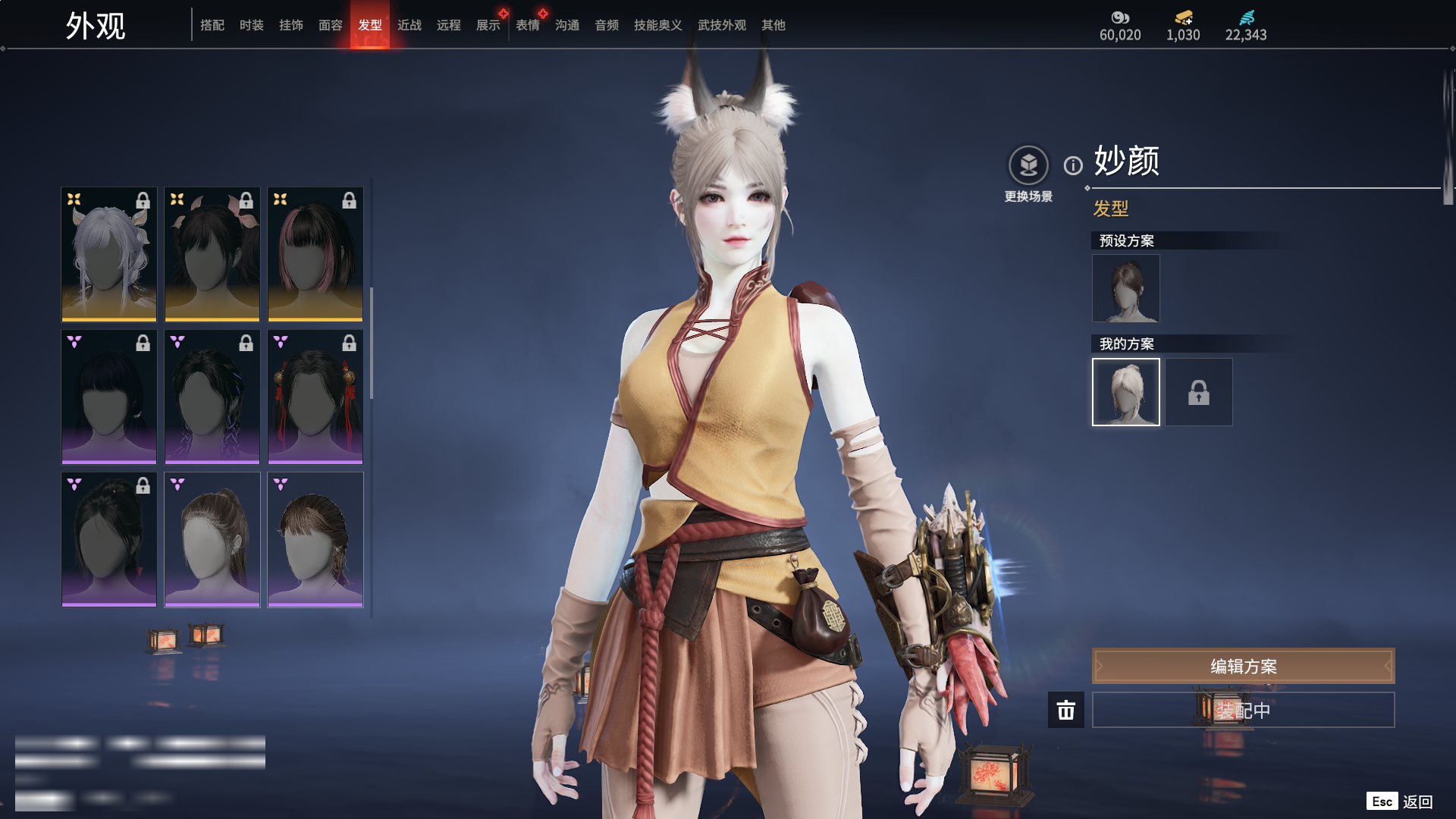Select the silver wavy hairstyle with bows
1456x819 pixels.
(109, 254)
